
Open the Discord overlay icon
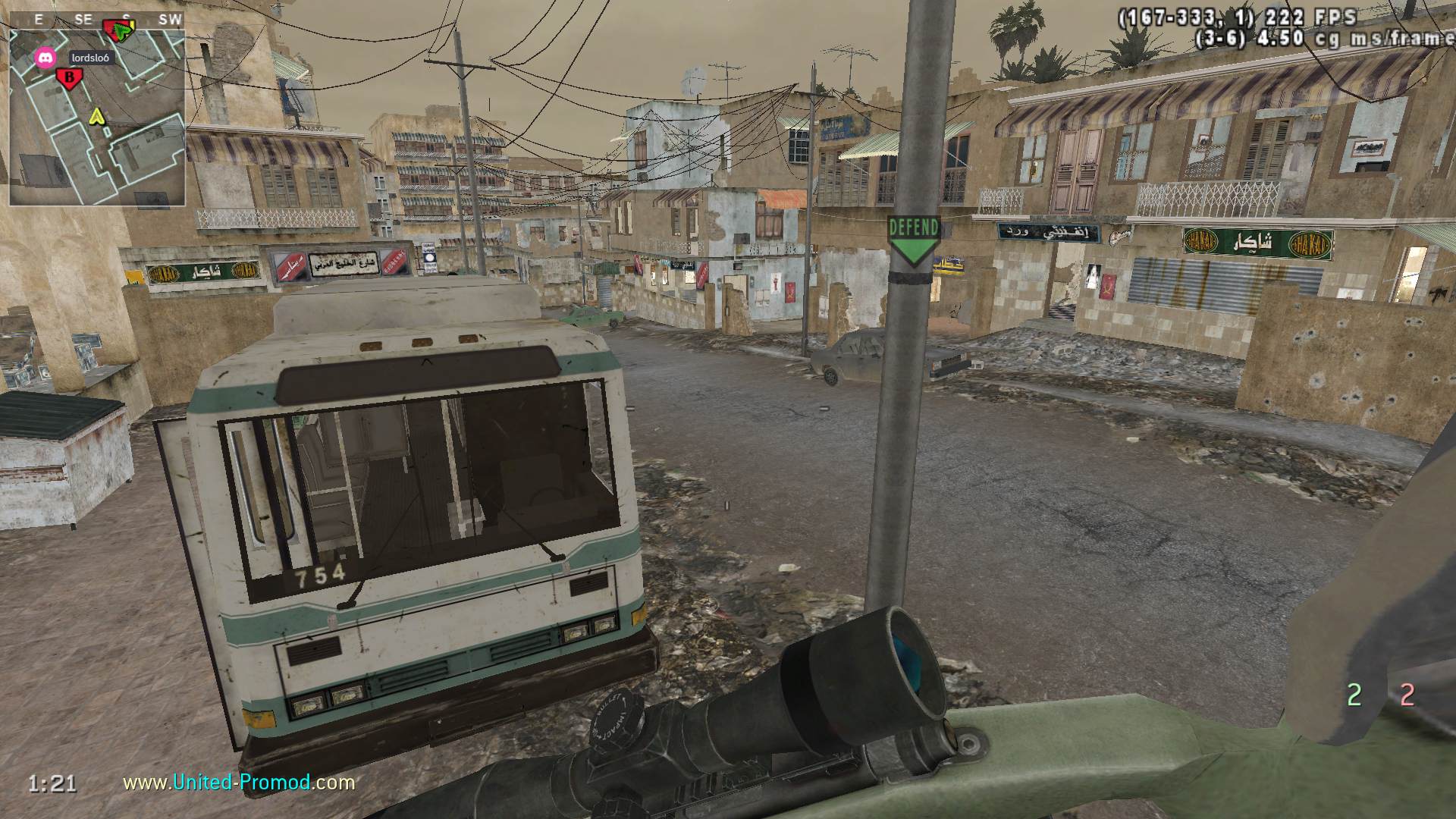click(x=45, y=57)
